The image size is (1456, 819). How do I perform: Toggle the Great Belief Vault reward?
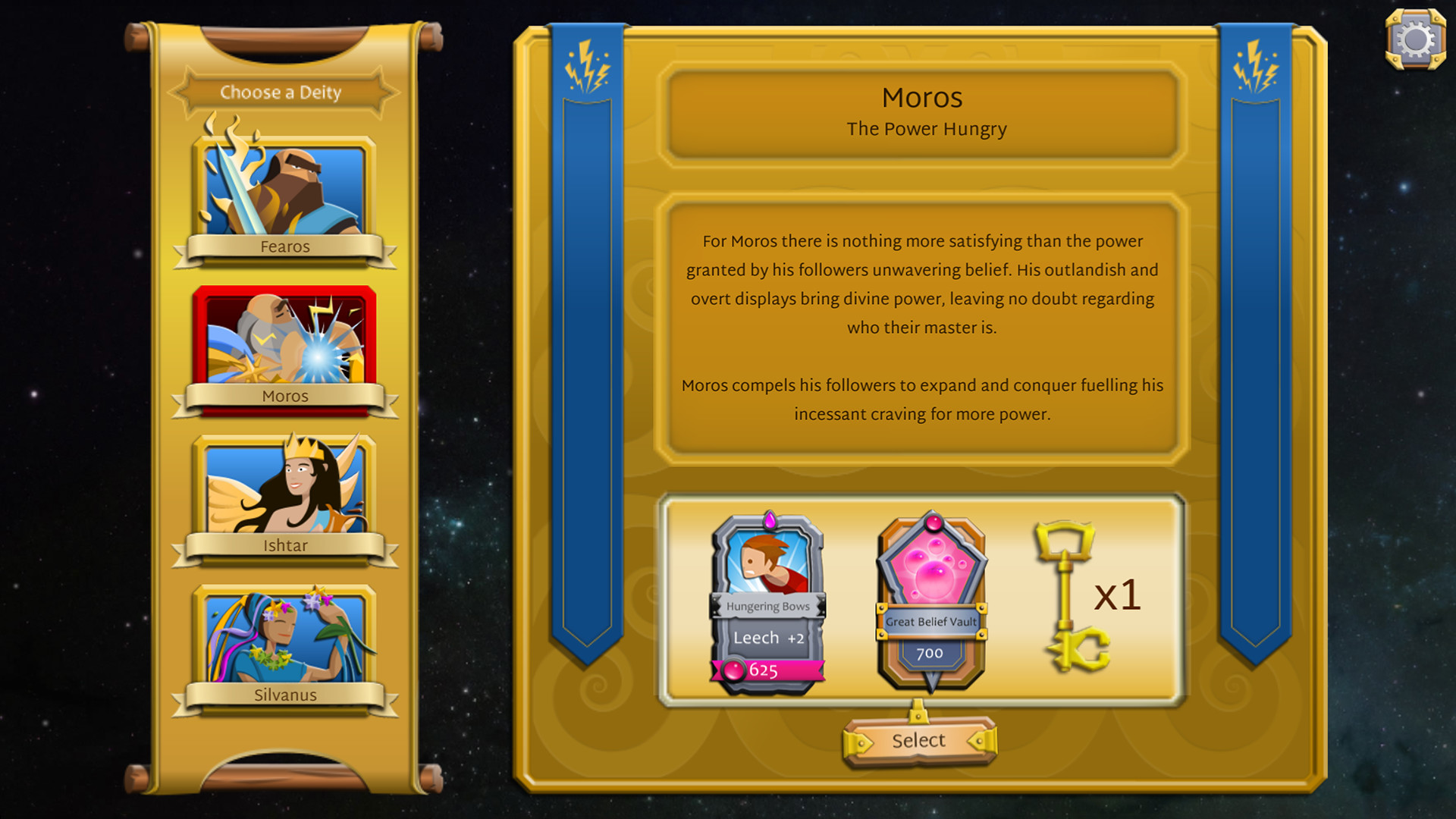coord(931,599)
